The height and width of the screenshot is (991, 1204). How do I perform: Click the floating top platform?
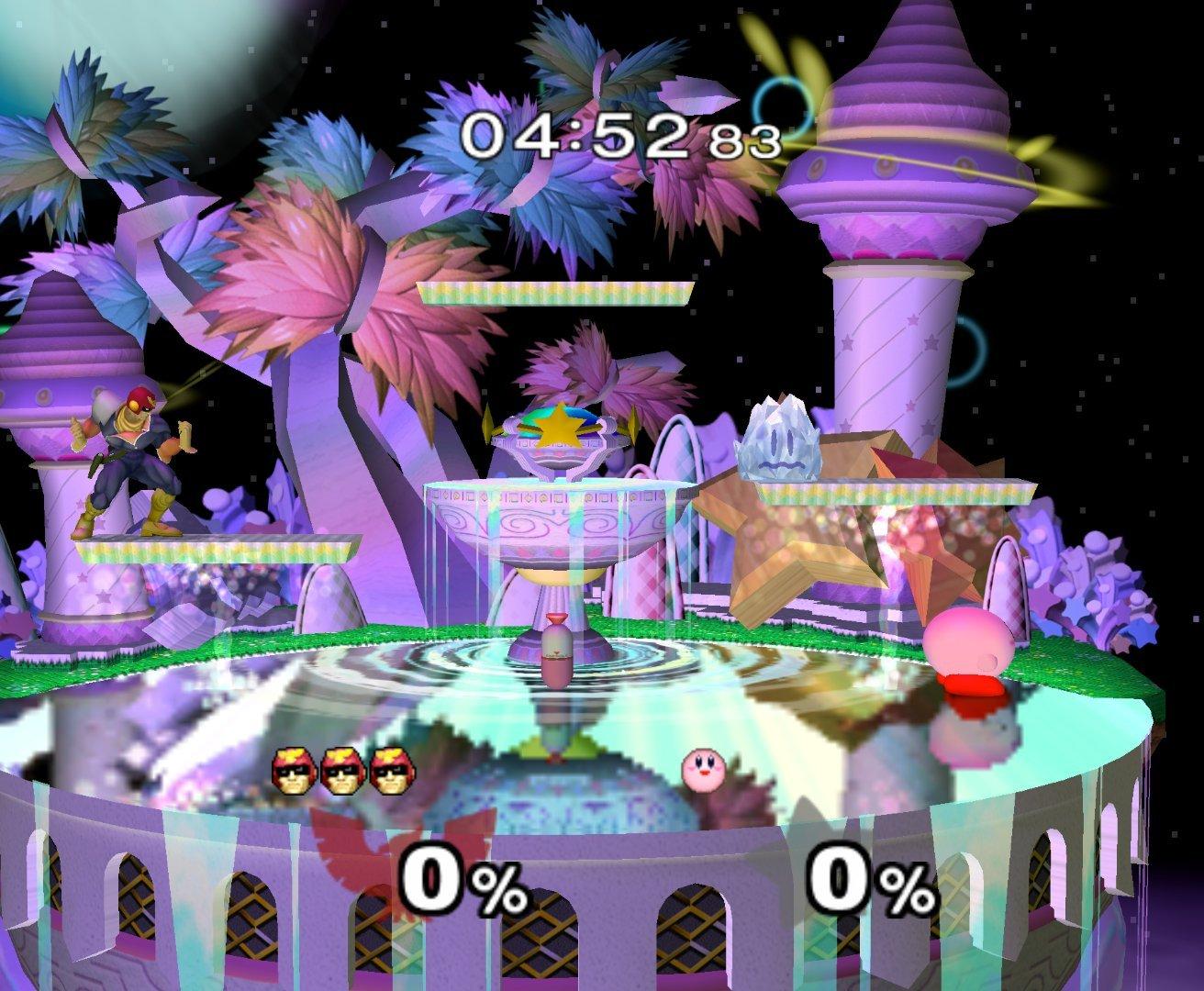click(554, 295)
